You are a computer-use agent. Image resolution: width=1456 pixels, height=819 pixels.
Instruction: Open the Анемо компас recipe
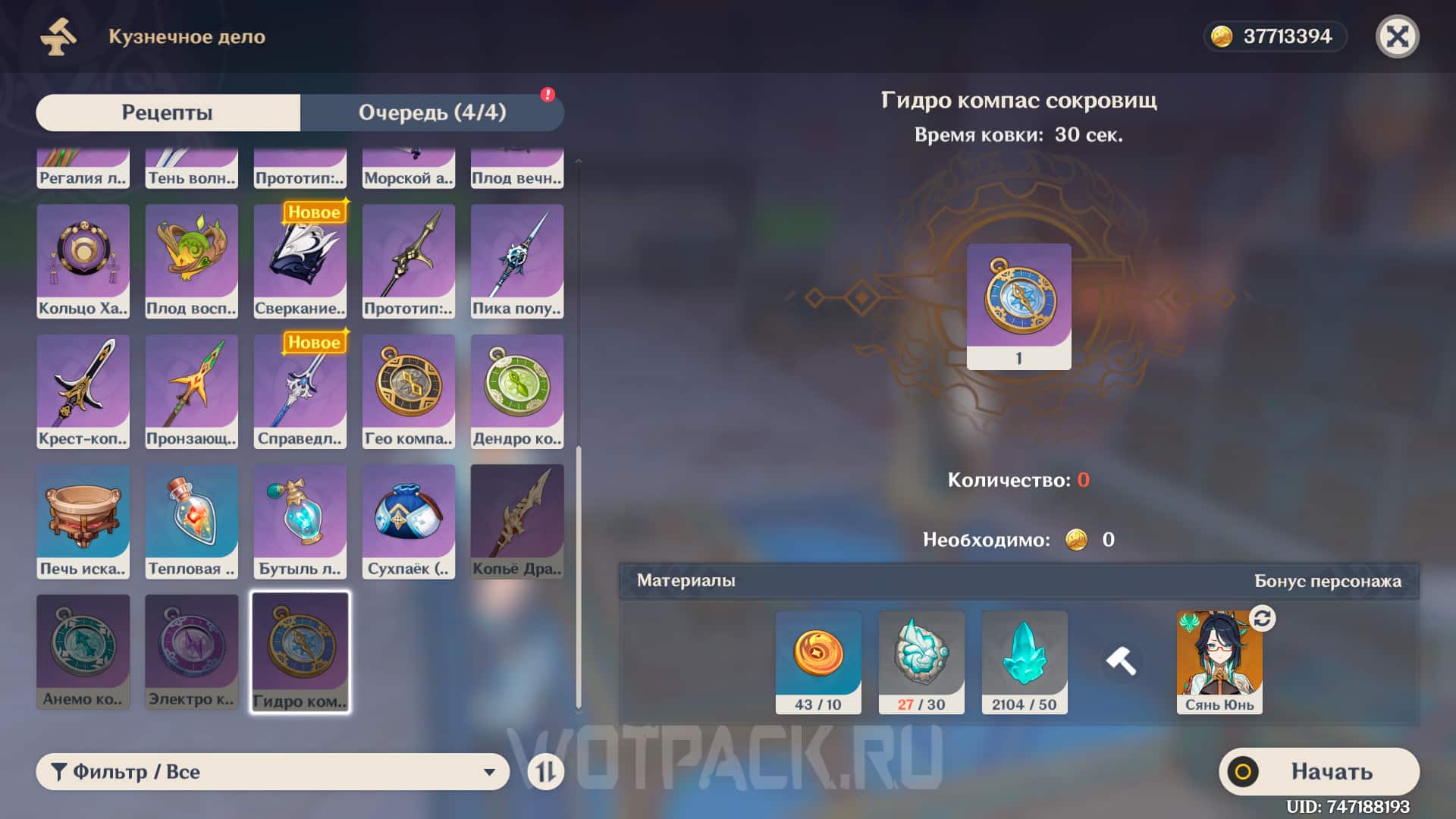coord(83,648)
